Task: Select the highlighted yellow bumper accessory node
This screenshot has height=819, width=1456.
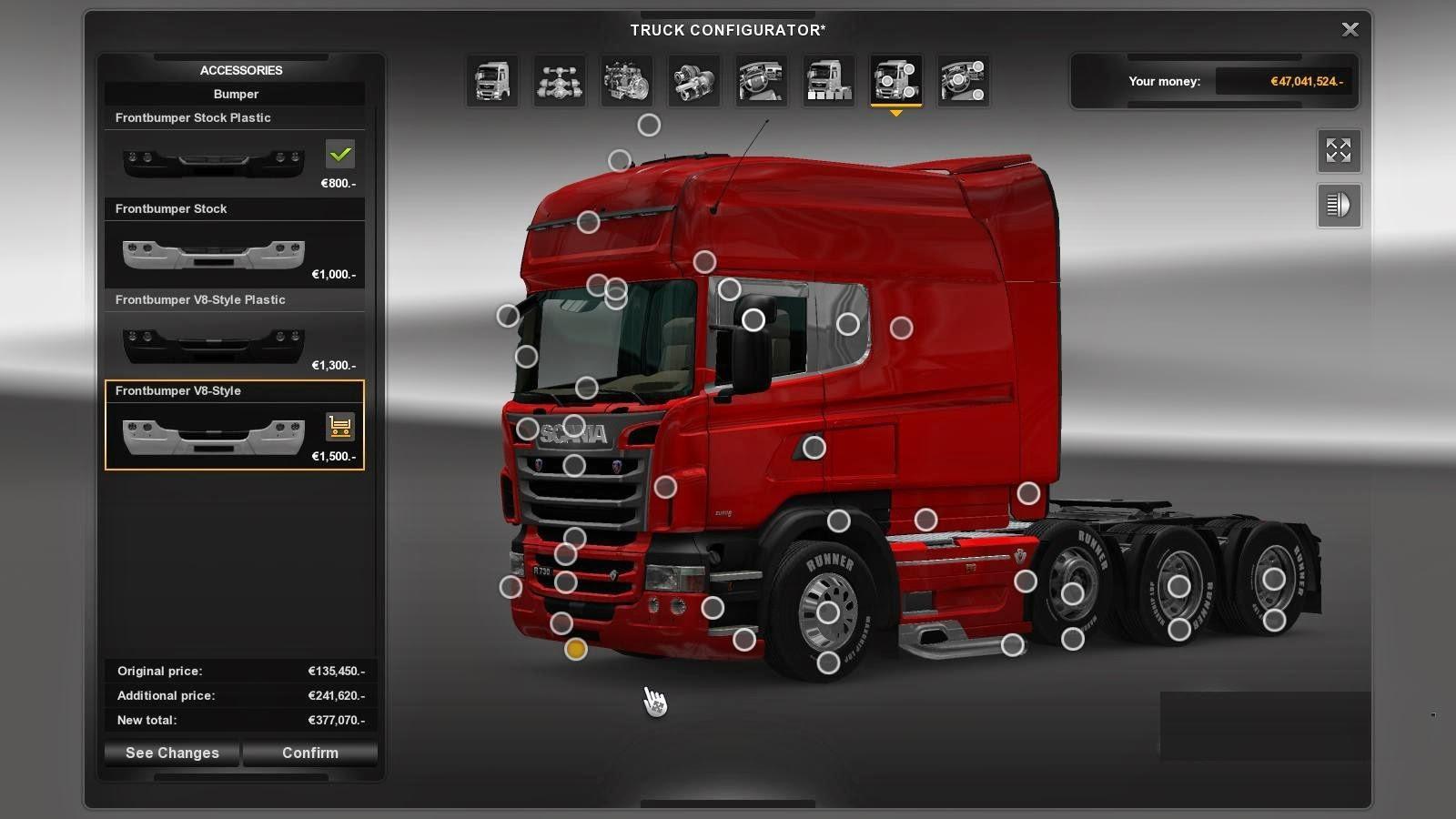Action: pos(575,650)
